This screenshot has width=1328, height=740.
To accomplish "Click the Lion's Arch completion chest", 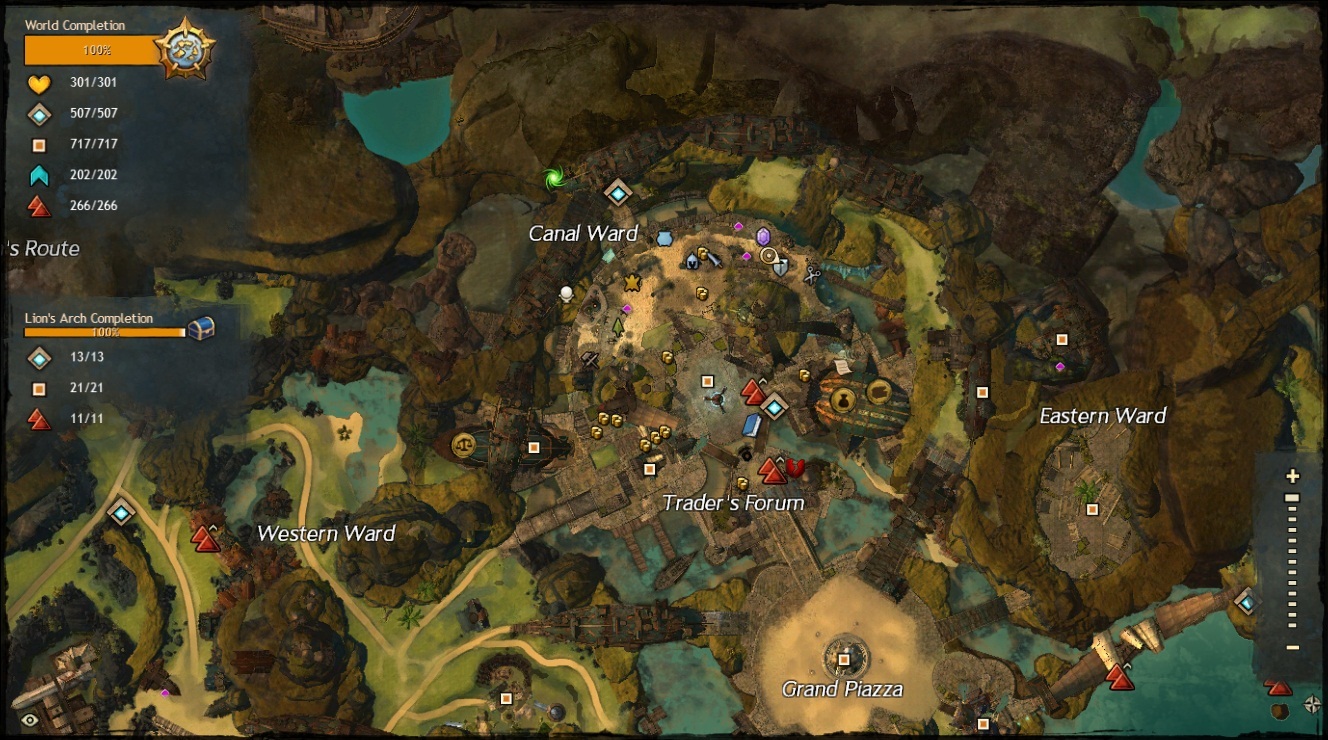I will (201, 328).
